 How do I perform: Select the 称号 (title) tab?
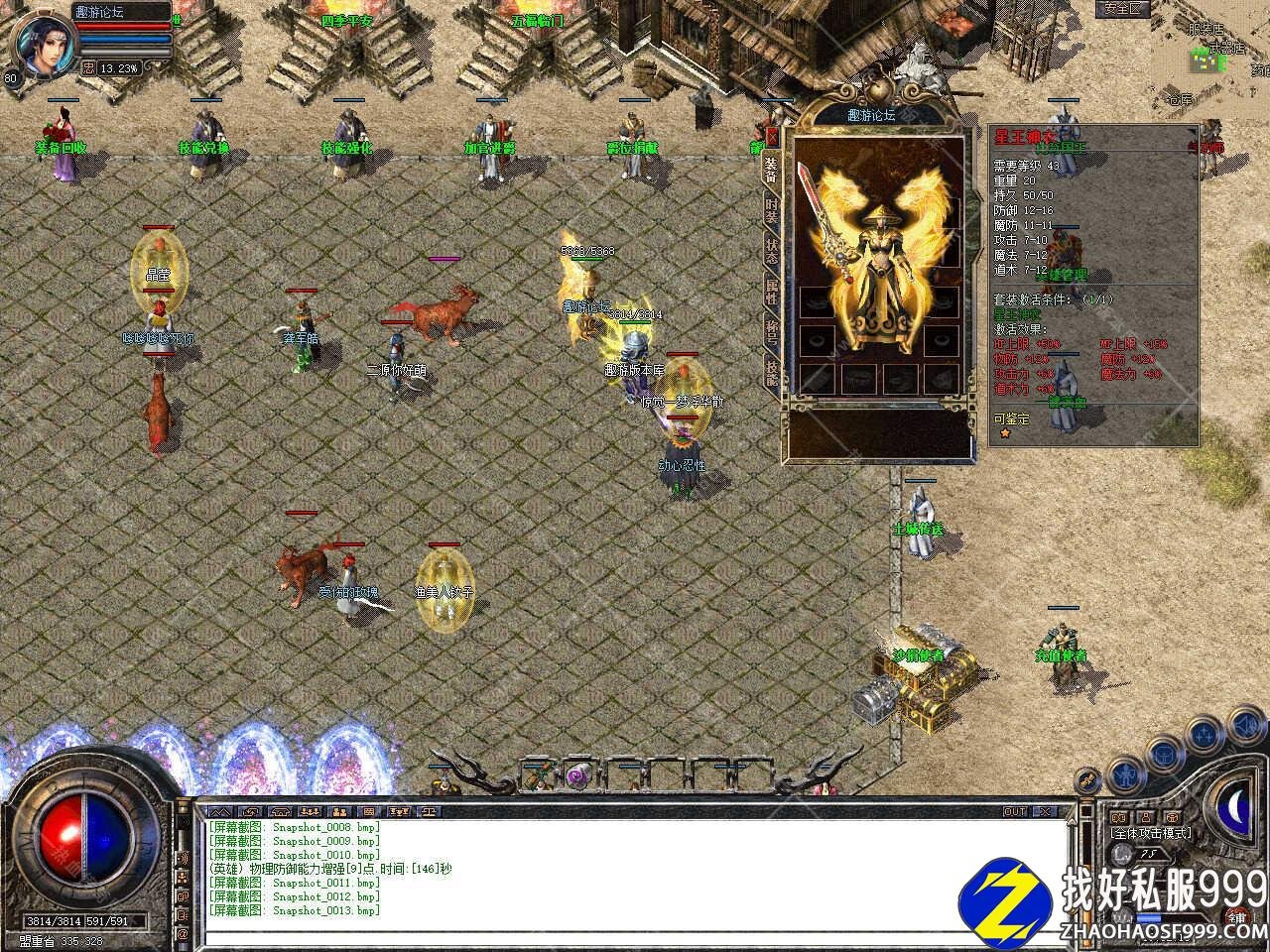pyautogui.click(x=772, y=330)
